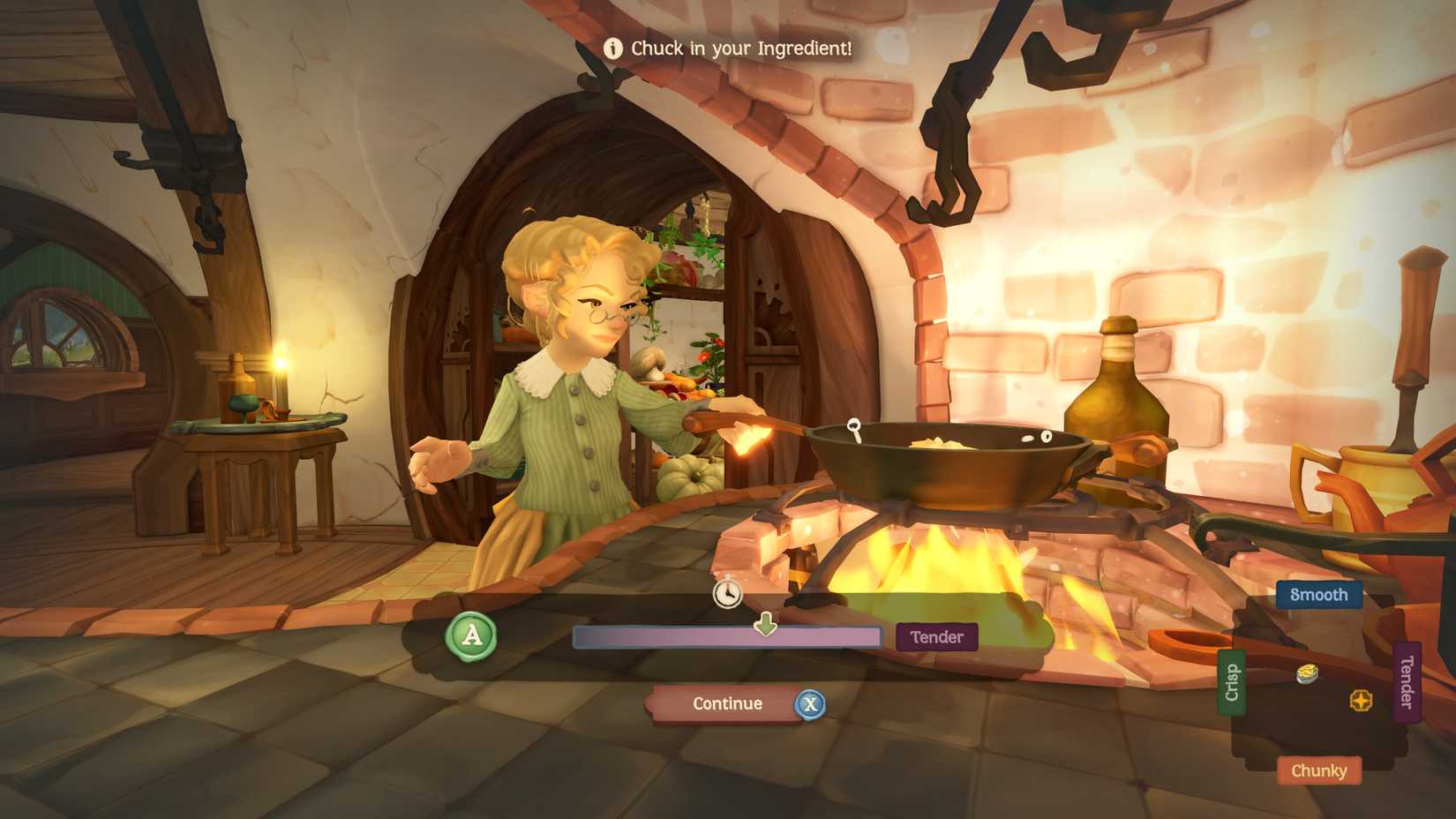Toggle the Smooth texture option

coord(1318,595)
